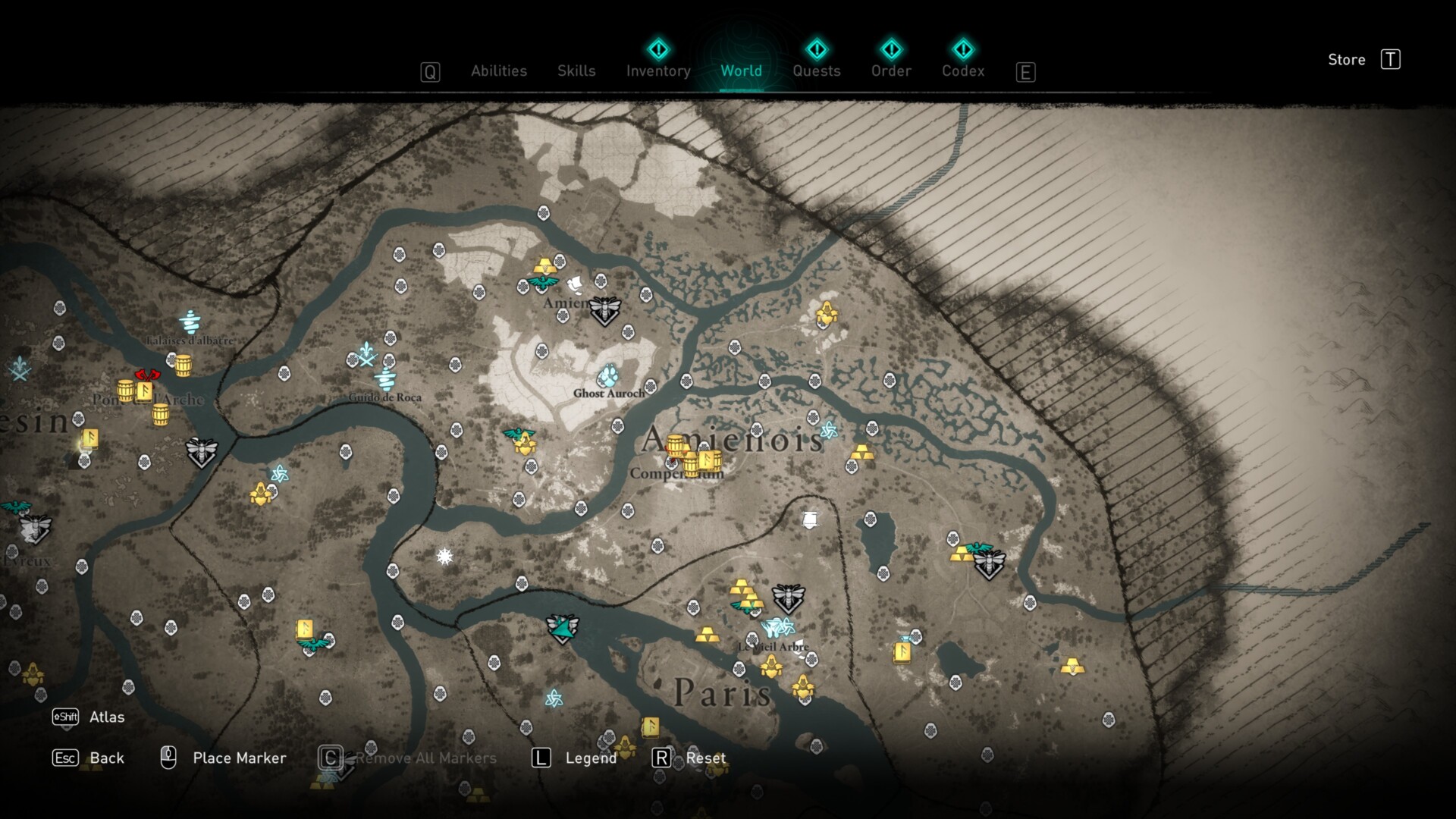This screenshot has height=819, width=1456.
Task: Switch to the Codex tab
Action: 963,71
